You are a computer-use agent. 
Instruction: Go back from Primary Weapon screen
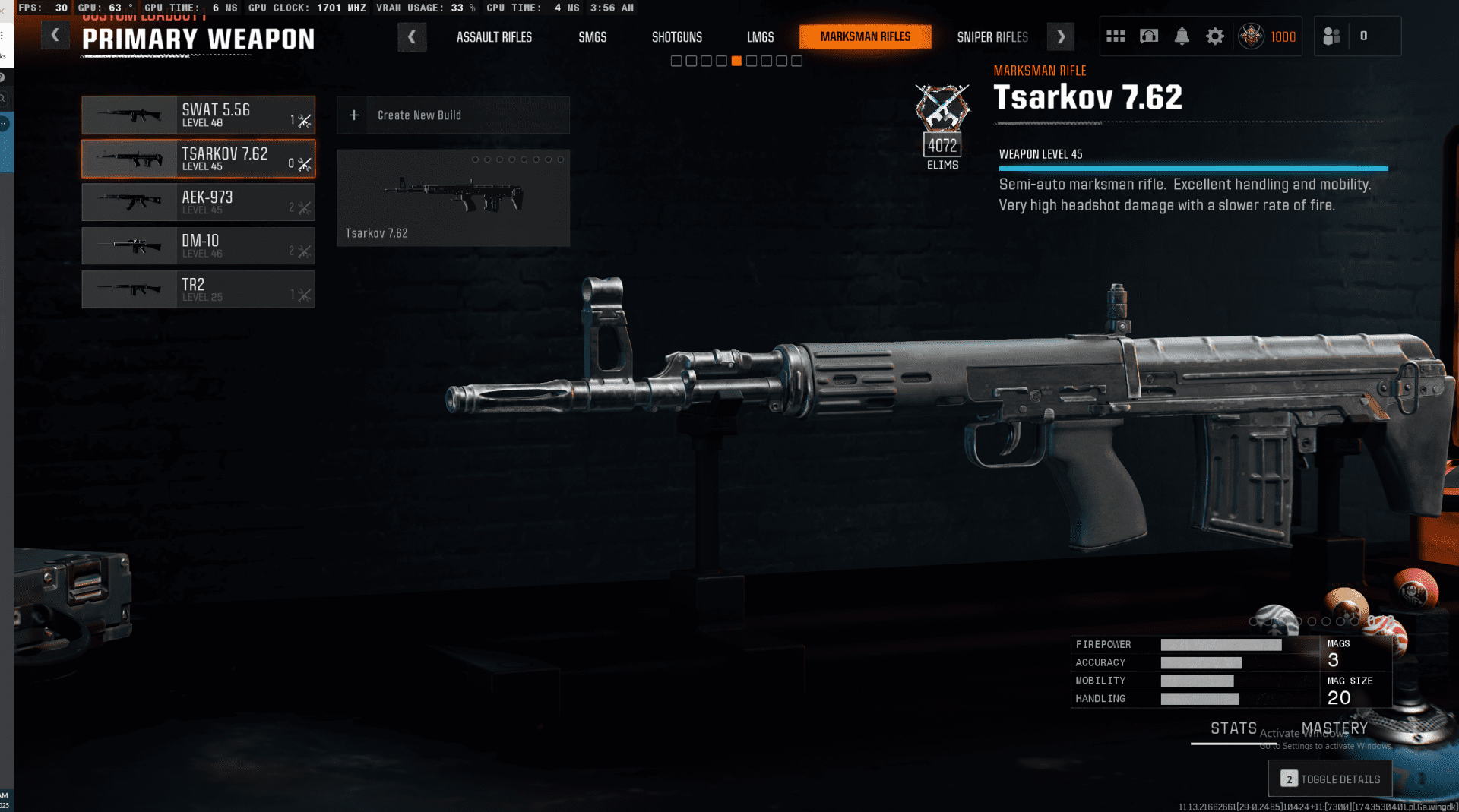(x=55, y=36)
